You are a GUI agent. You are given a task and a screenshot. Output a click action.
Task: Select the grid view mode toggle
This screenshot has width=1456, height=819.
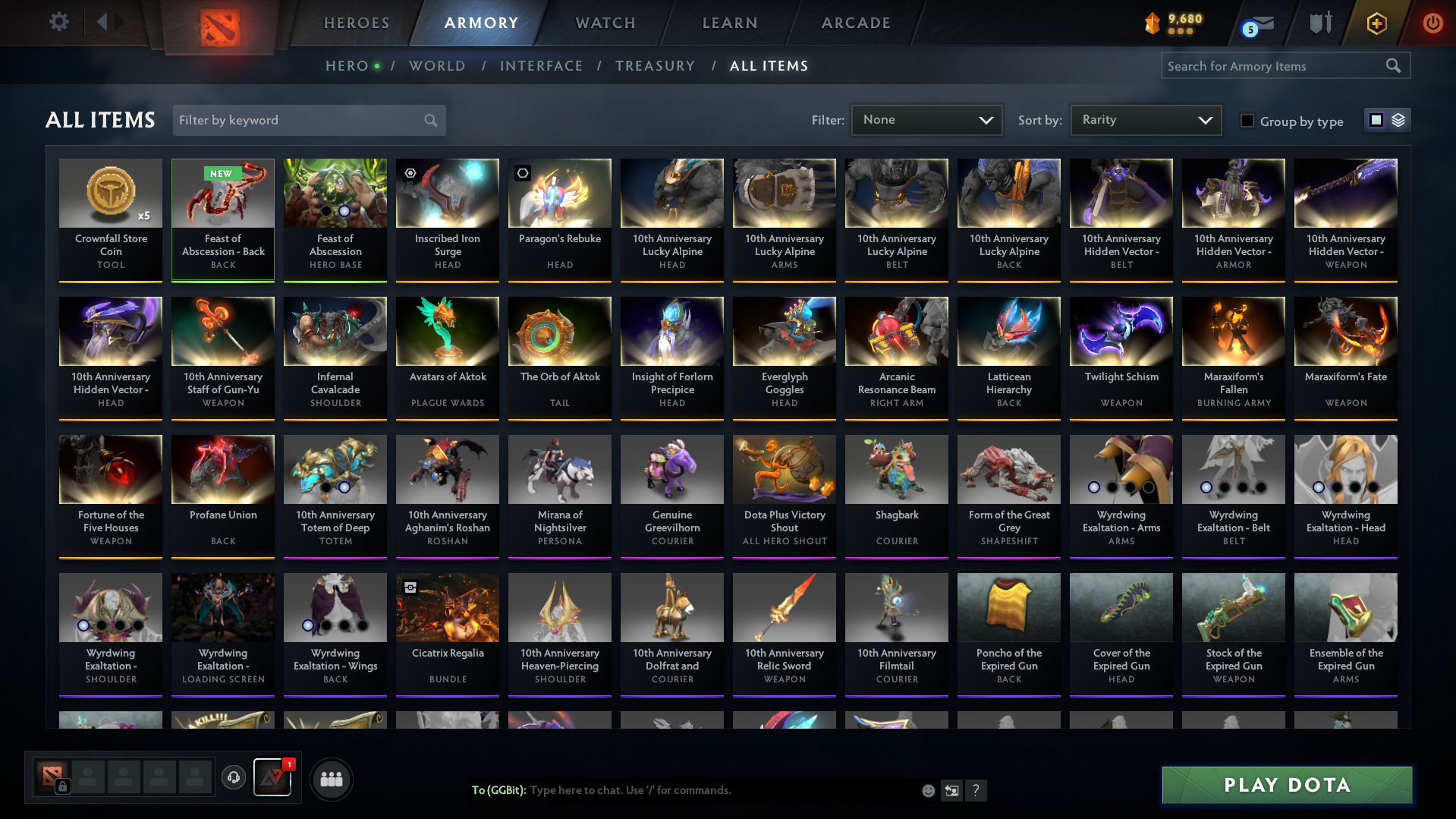(x=1376, y=119)
